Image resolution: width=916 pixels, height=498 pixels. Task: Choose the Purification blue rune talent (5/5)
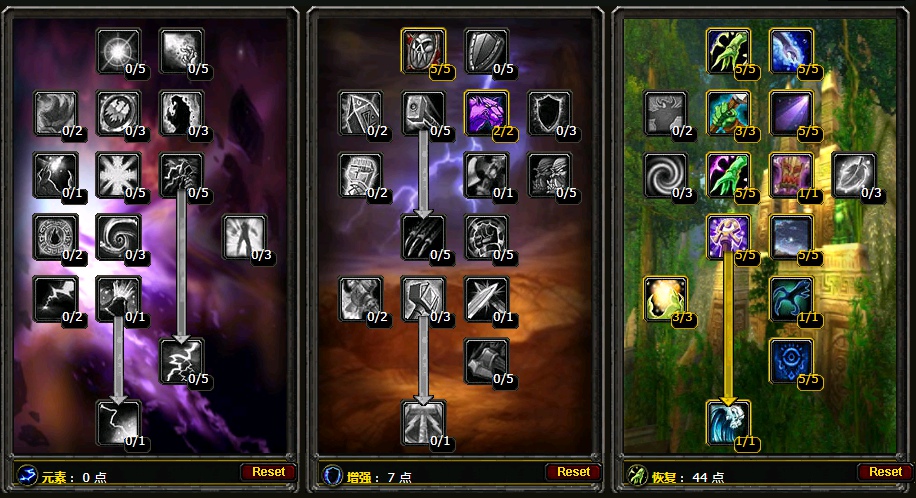(790, 360)
